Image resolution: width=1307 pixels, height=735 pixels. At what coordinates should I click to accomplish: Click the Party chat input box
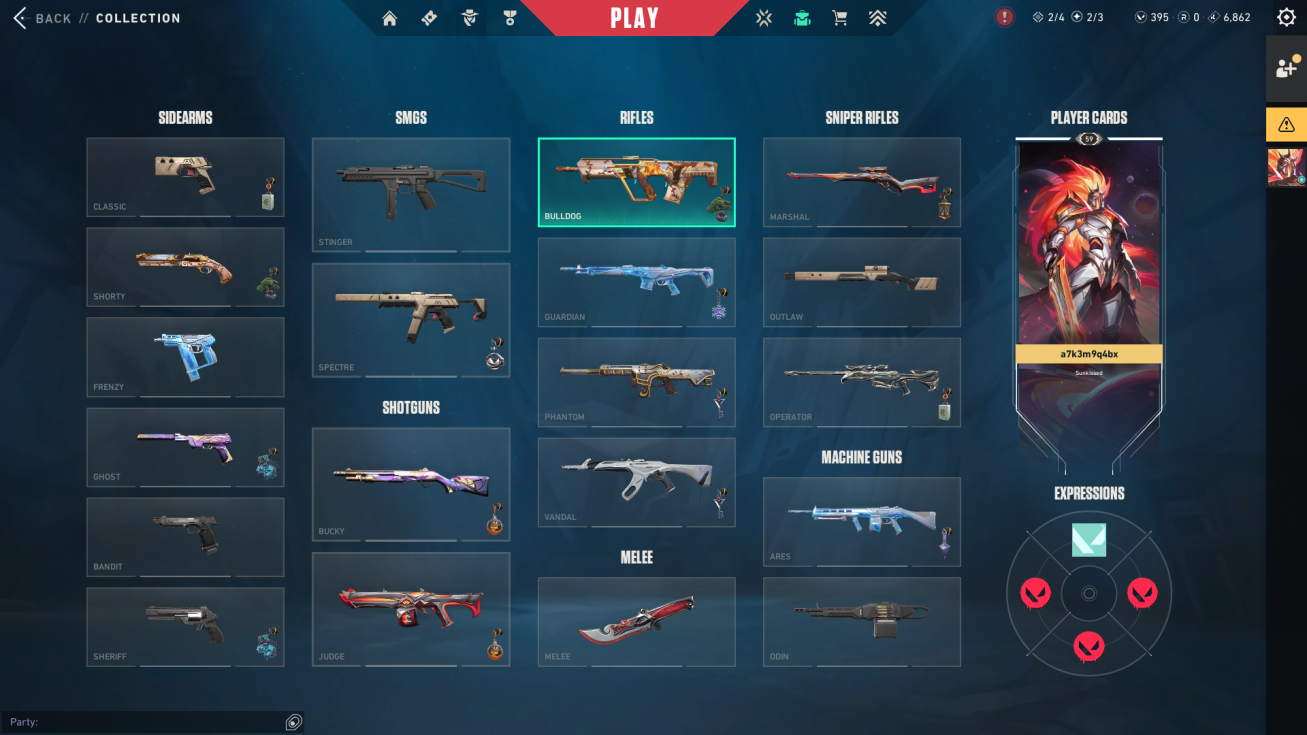tap(145, 722)
